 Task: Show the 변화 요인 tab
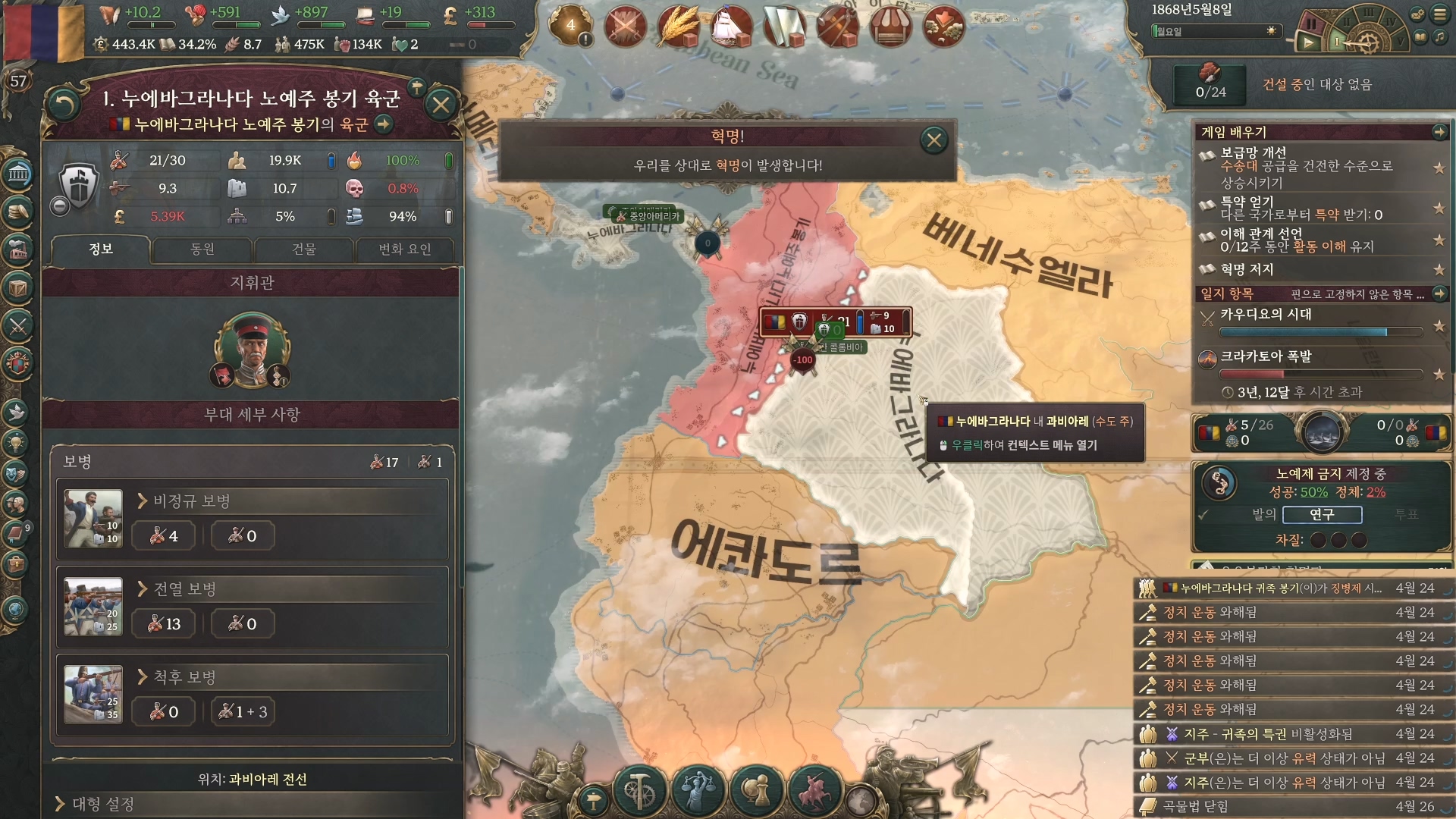[405, 249]
